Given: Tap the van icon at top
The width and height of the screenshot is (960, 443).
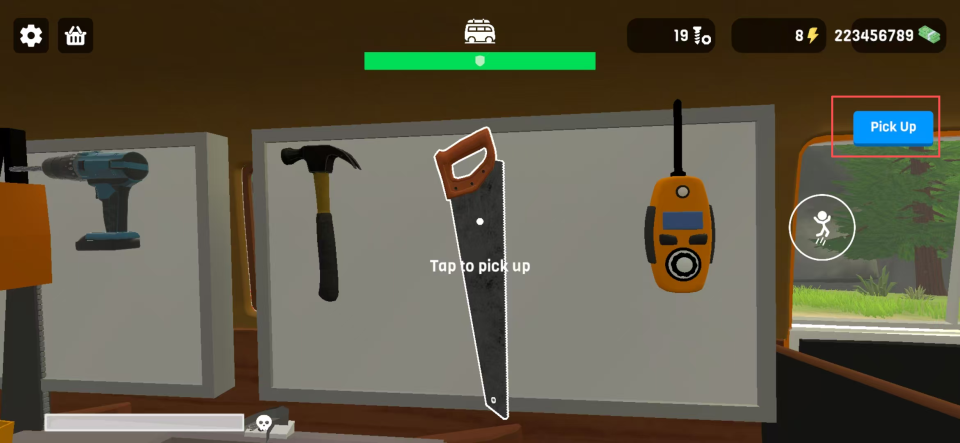Looking at the screenshot, I should (480, 32).
